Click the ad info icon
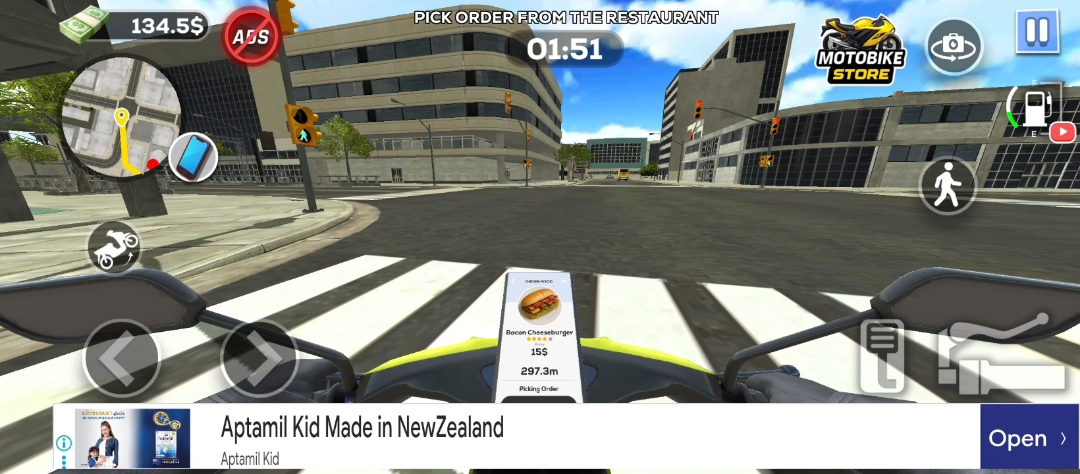The width and height of the screenshot is (1080, 474). point(63,443)
